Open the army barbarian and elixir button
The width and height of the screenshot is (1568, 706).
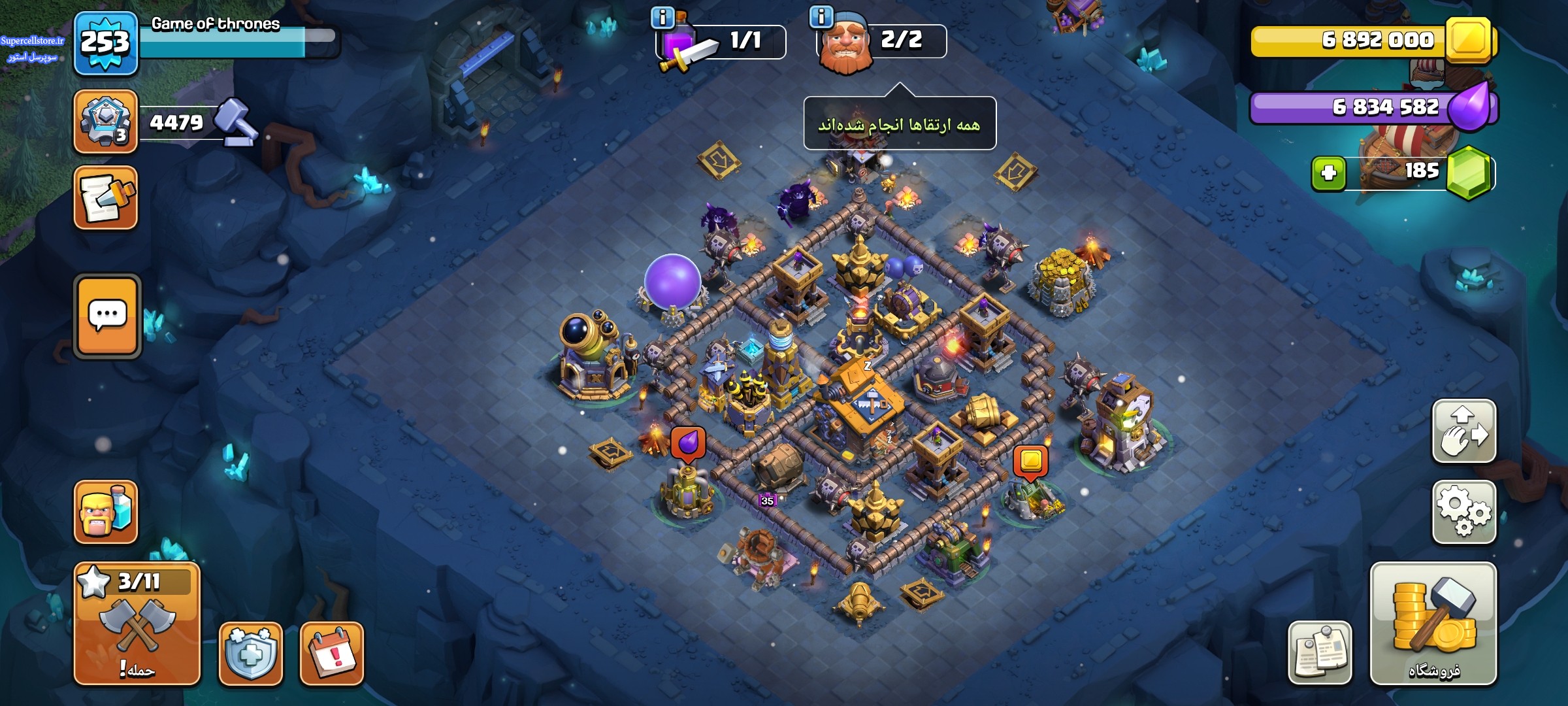[106, 512]
